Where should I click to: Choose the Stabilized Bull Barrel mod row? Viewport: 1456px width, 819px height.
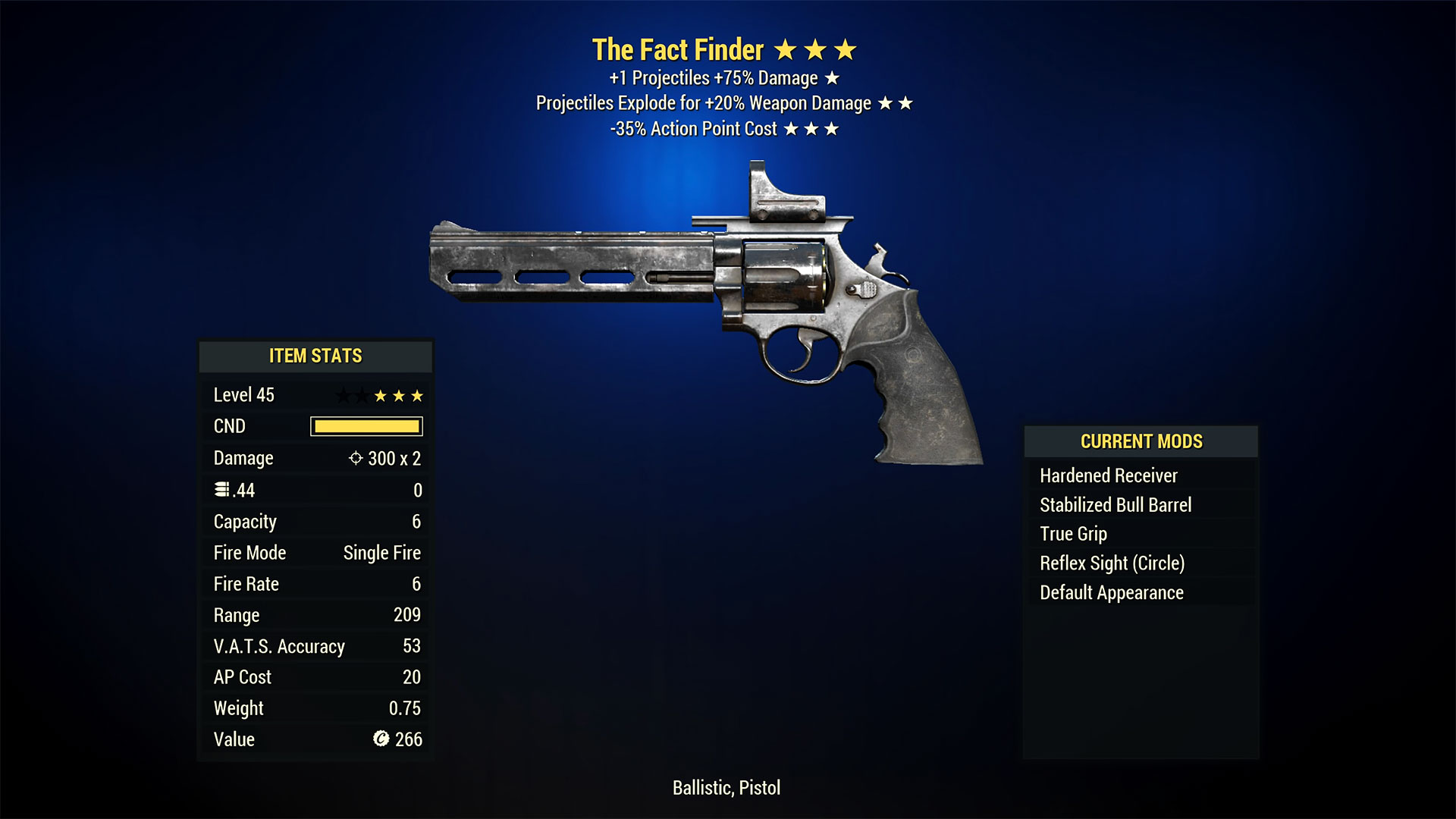click(1115, 505)
